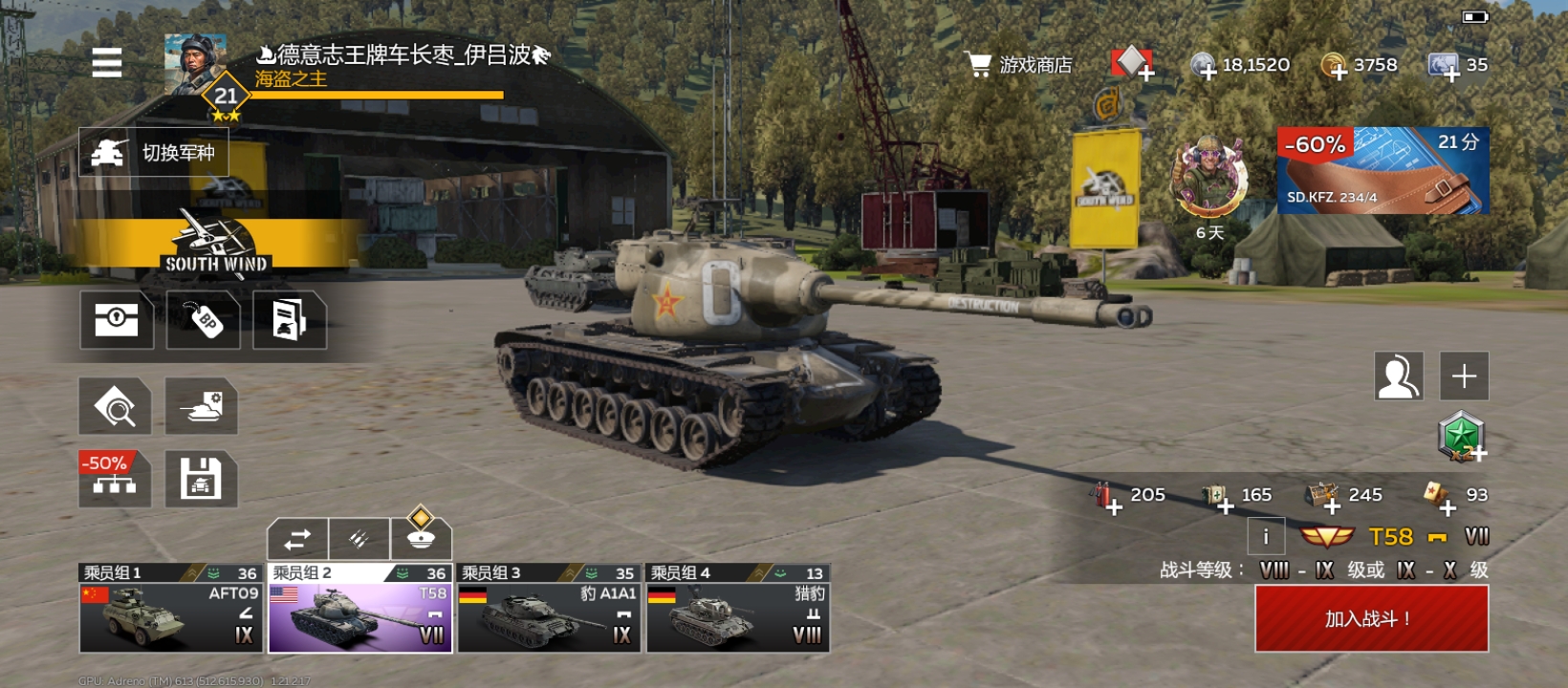Open the -60% SD.KFZ. 234/4 offer
The width and height of the screenshot is (1568, 688).
[x=1383, y=170]
